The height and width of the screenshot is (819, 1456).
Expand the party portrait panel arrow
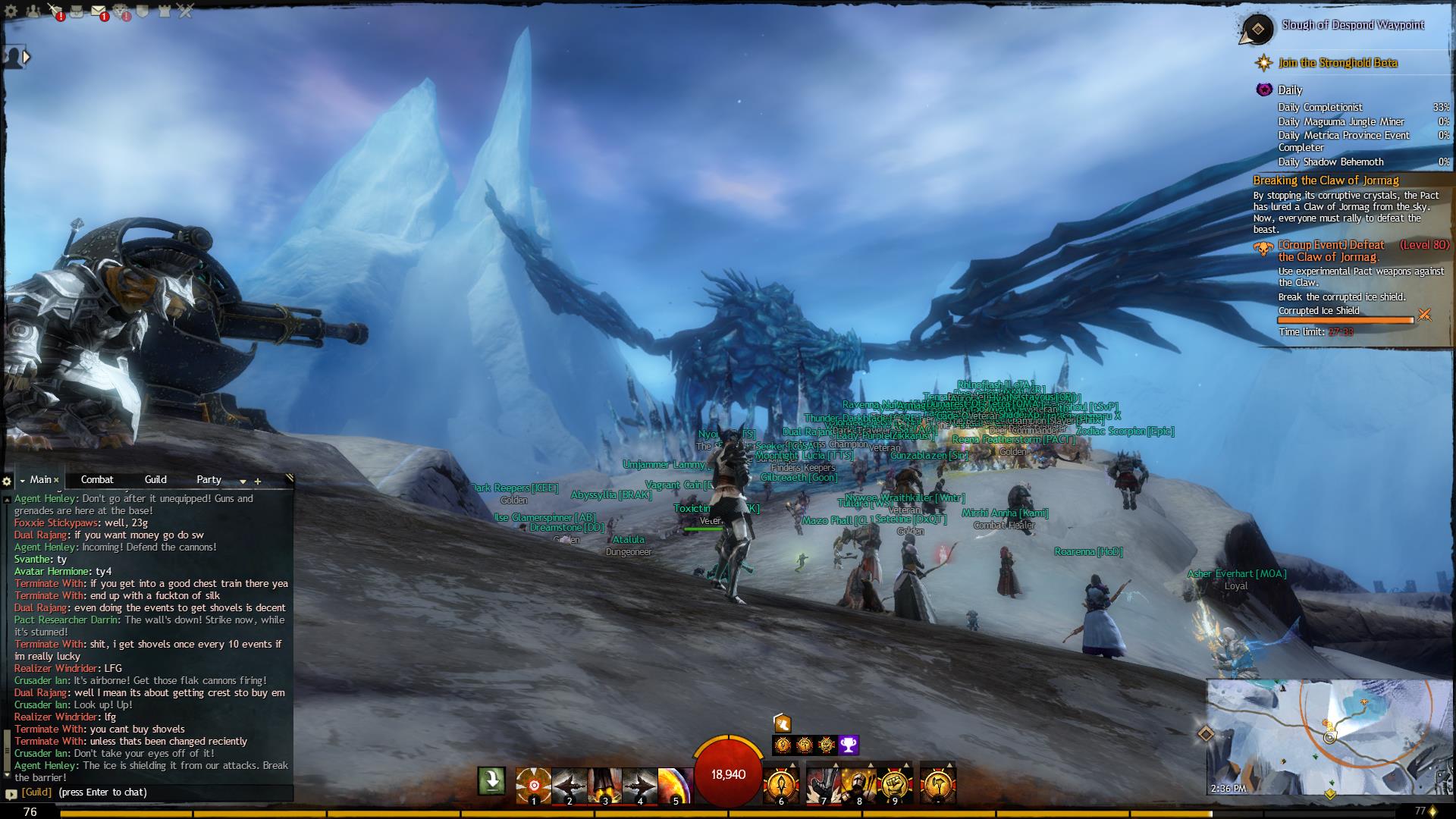[x=27, y=57]
